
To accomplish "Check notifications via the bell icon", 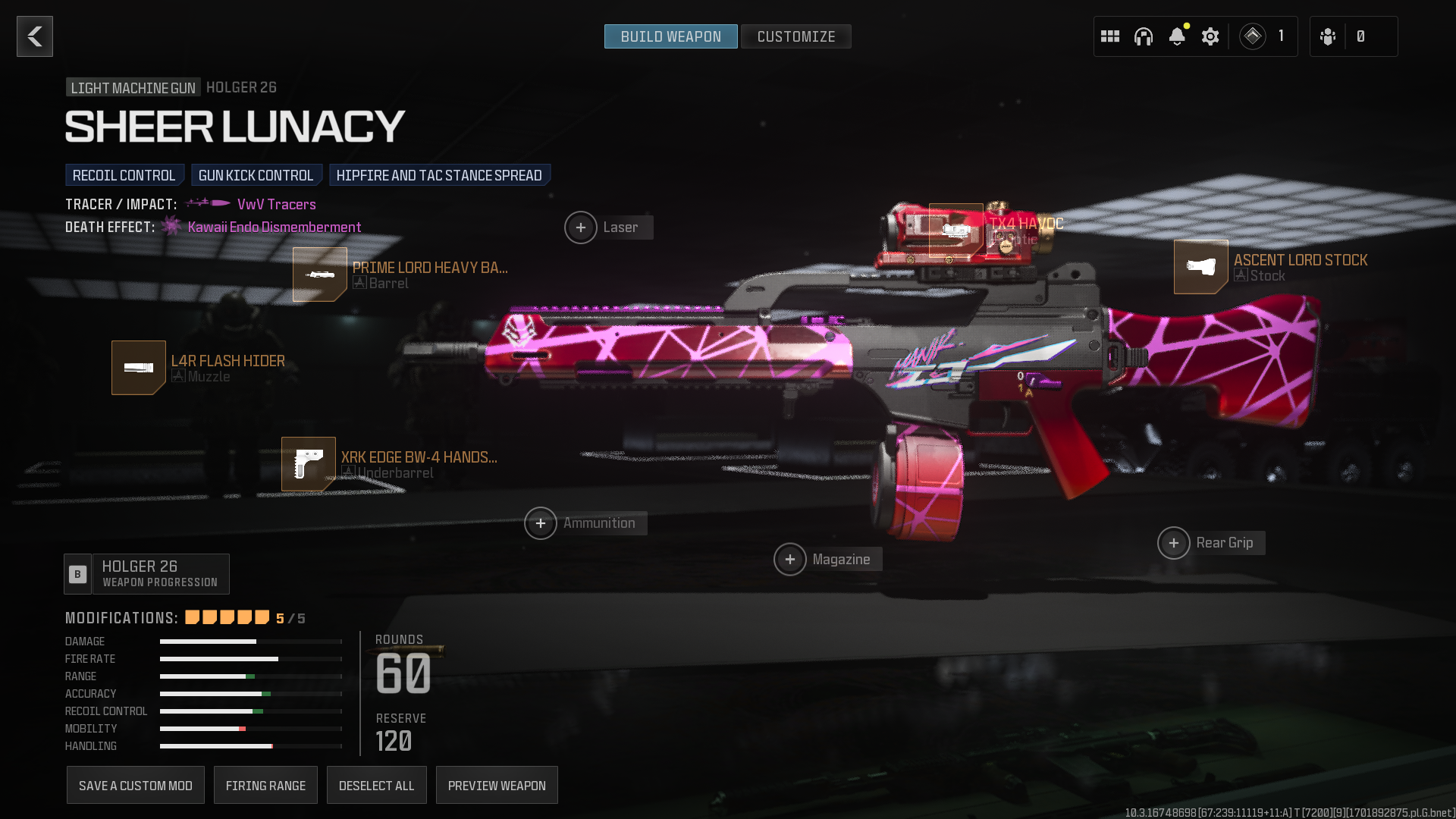I will point(1177,36).
